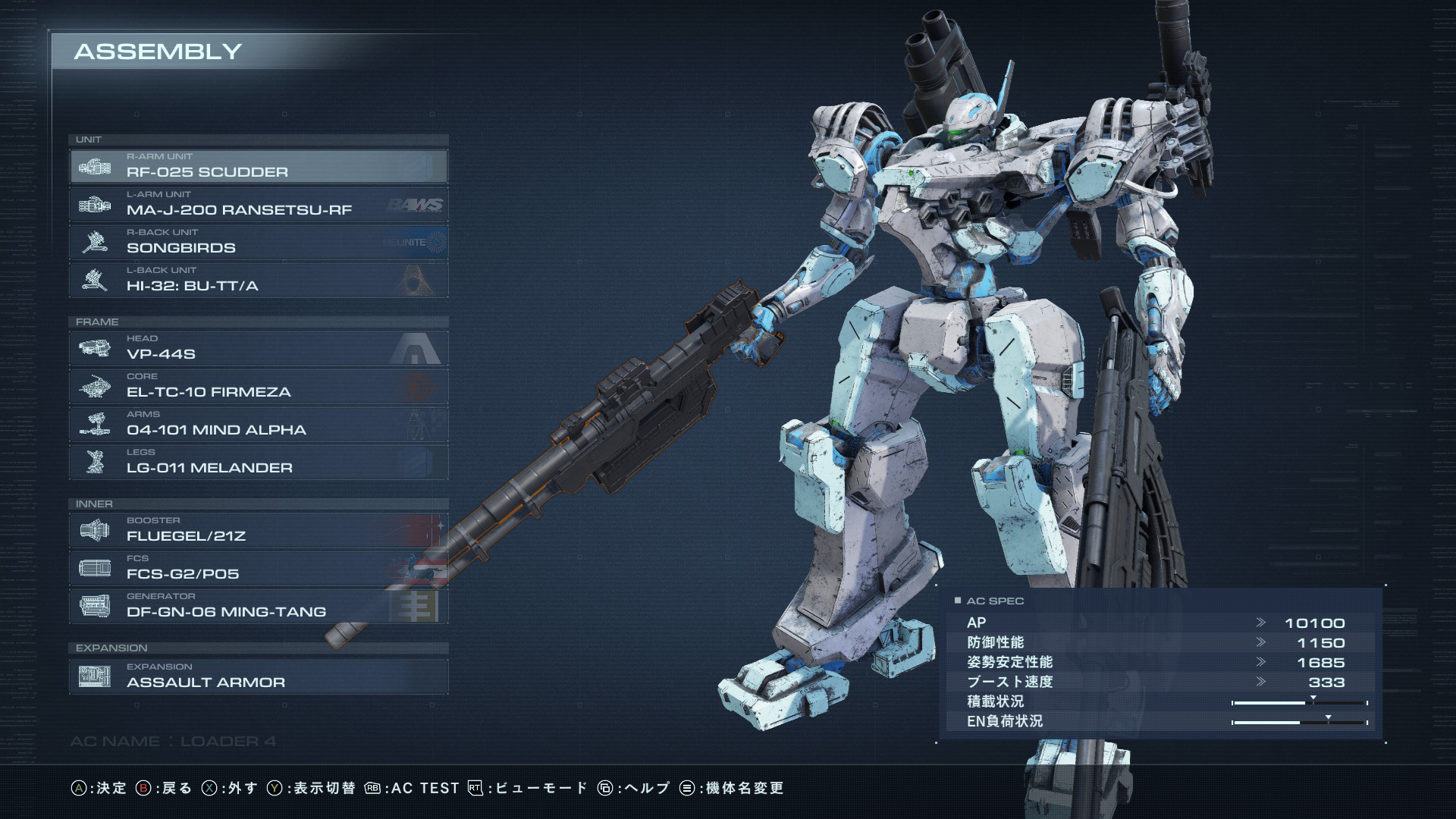The width and height of the screenshot is (1456, 819).
Task: Select the R-ARM UNIT RF-025 SCUDDER slot
Action: tap(258, 166)
